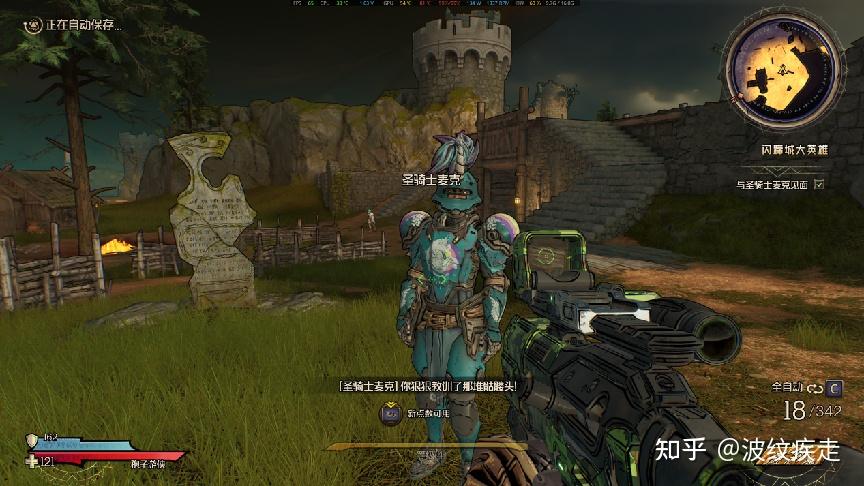Screen dimensions: 864x486
Task: Click the quest objective checkbox
Action: [x=820, y=184]
